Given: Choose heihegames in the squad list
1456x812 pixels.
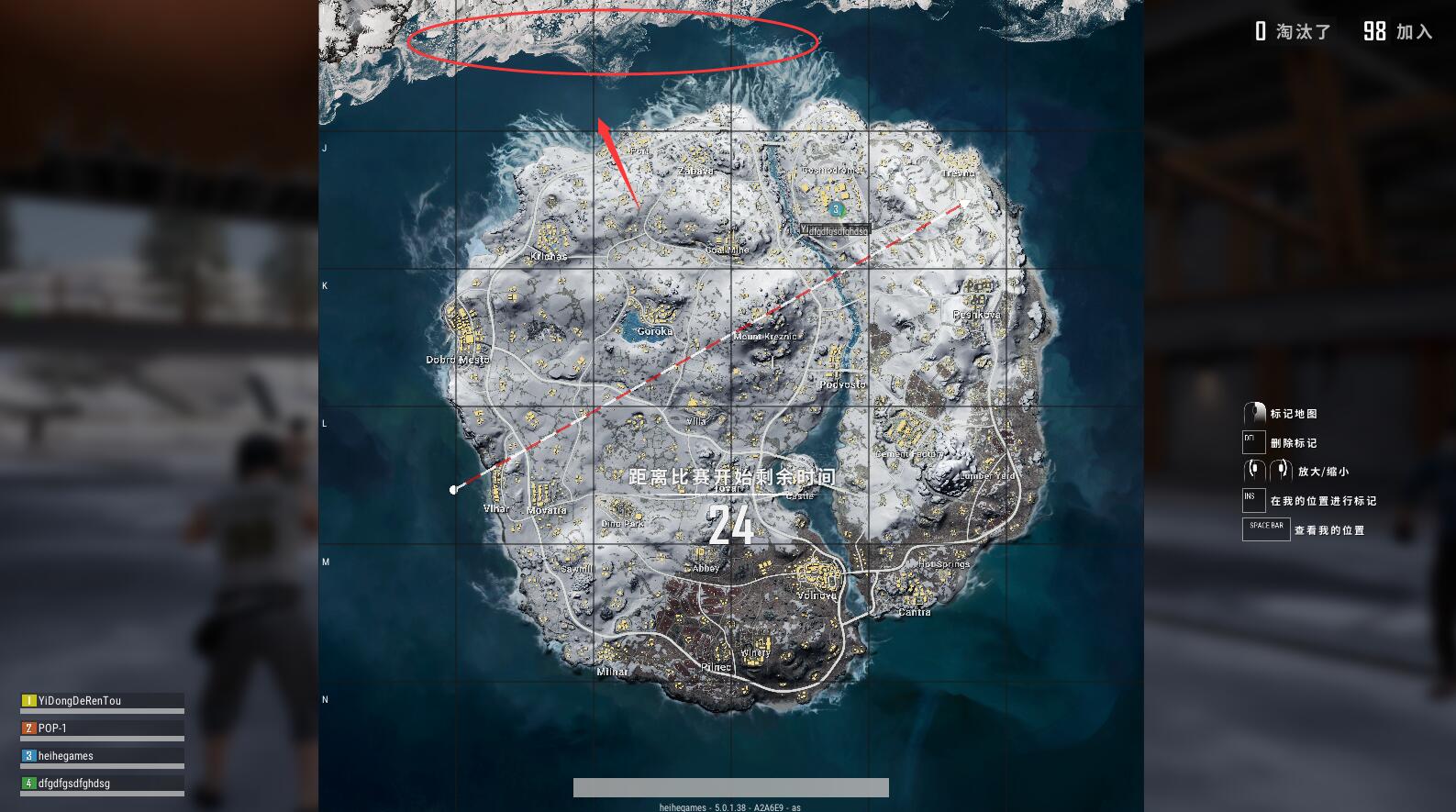Looking at the screenshot, I should [65, 756].
